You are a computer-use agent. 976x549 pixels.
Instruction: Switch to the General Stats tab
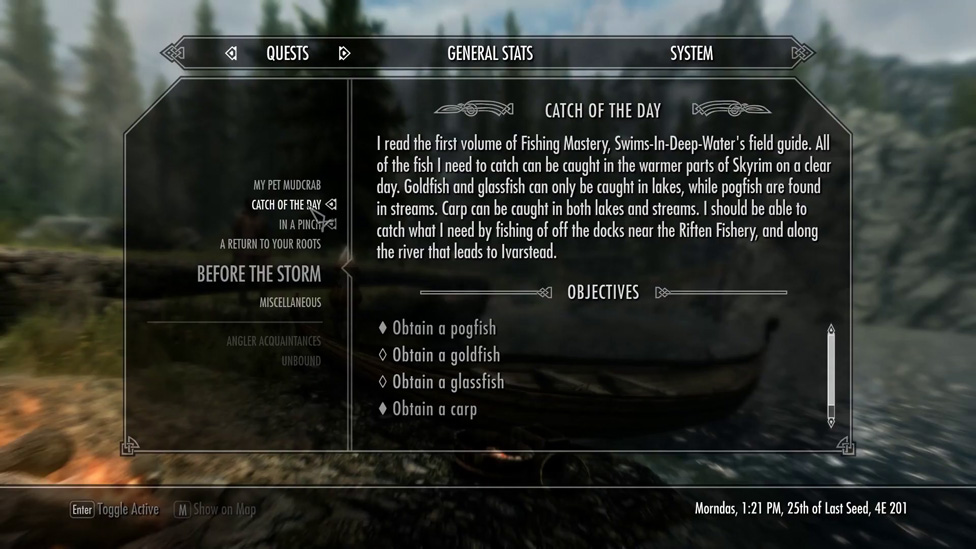pos(490,53)
